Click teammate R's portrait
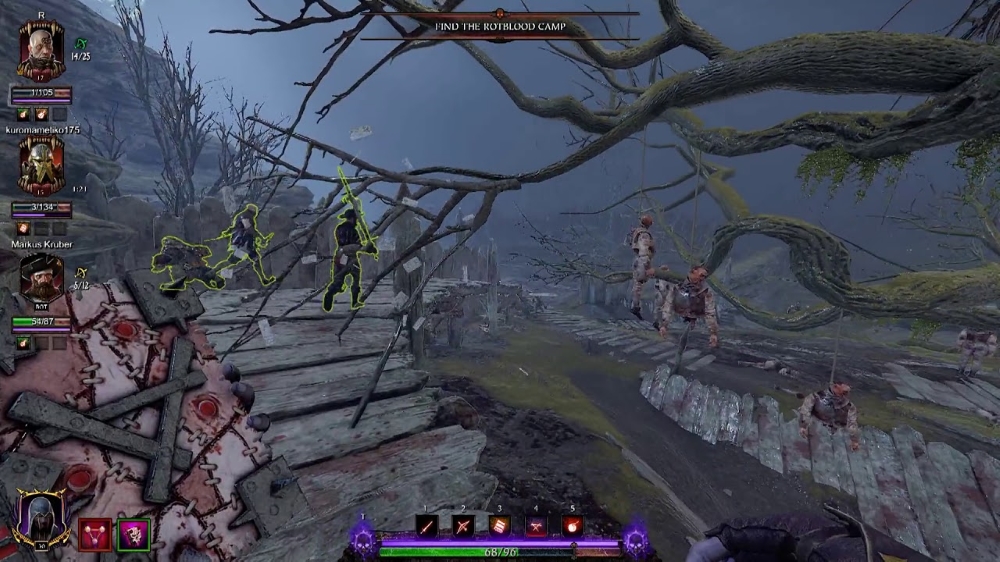Screen dimensions: 1000x562 click(x=41, y=51)
